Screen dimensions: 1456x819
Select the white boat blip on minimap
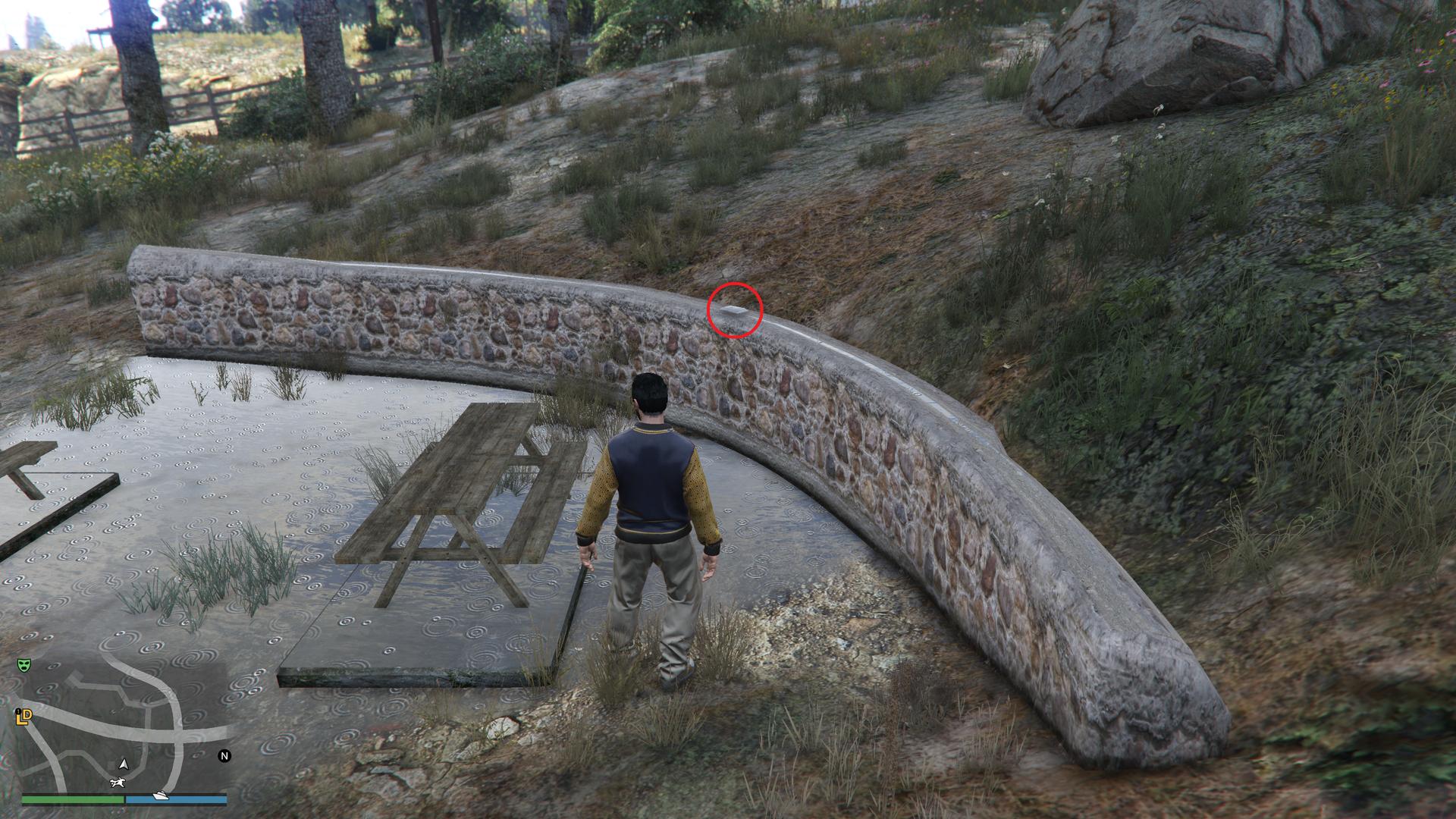(x=160, y=795)
